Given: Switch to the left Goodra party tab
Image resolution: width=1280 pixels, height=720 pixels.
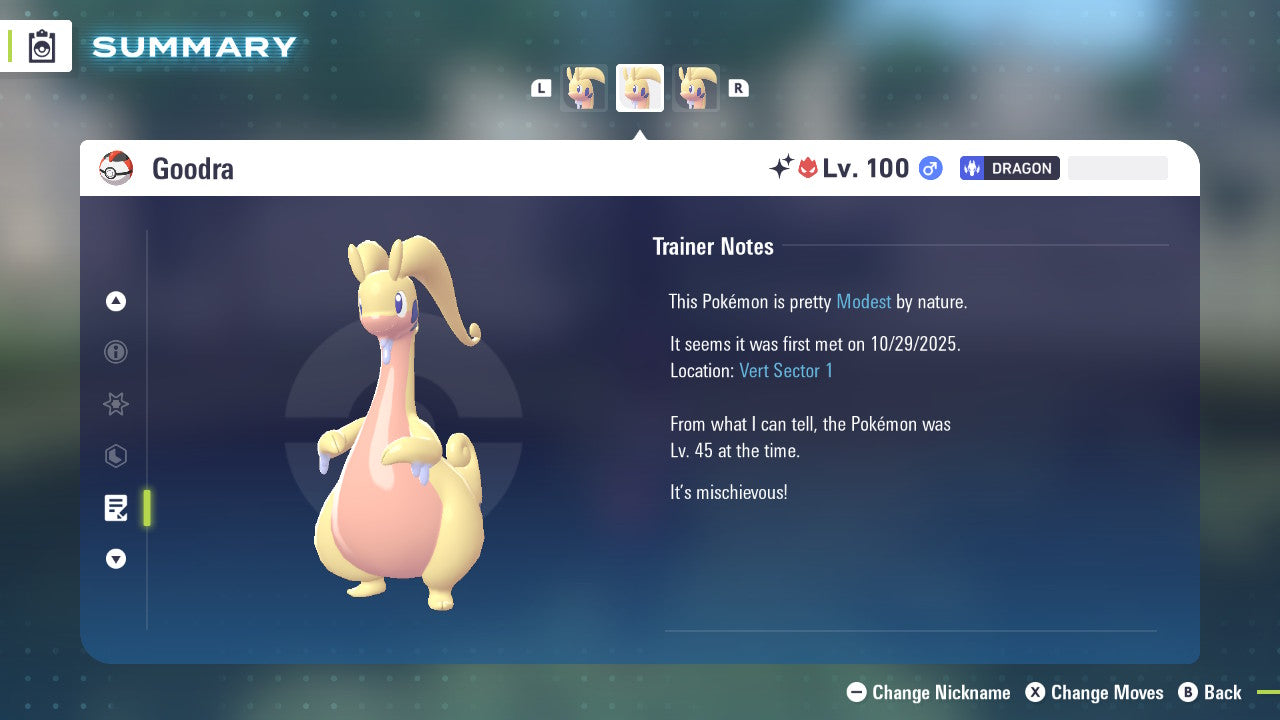Looking at the screenshot, I should point(584,88).
